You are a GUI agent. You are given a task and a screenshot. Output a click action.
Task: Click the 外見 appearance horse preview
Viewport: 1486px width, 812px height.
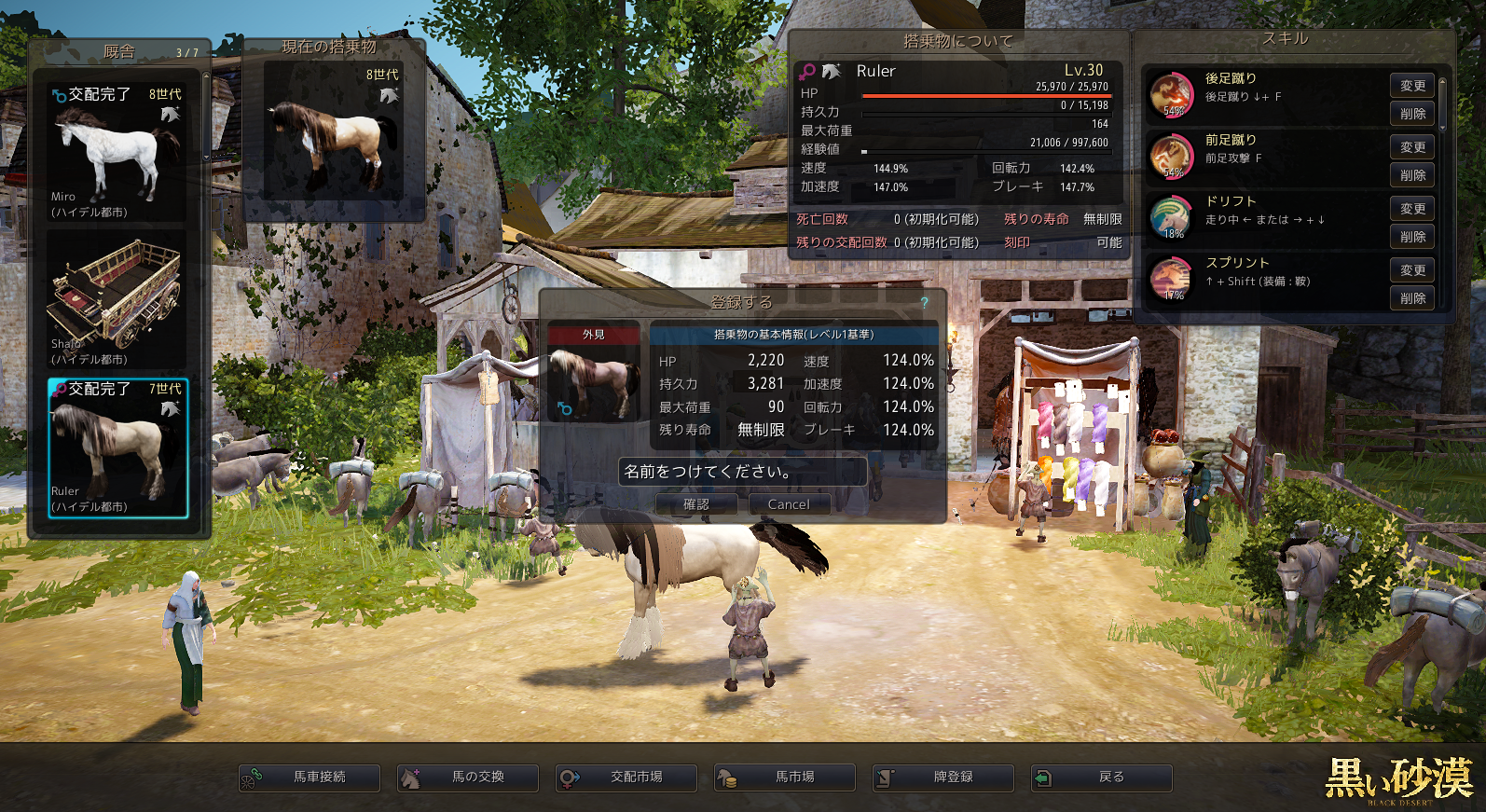coord(594,382)
